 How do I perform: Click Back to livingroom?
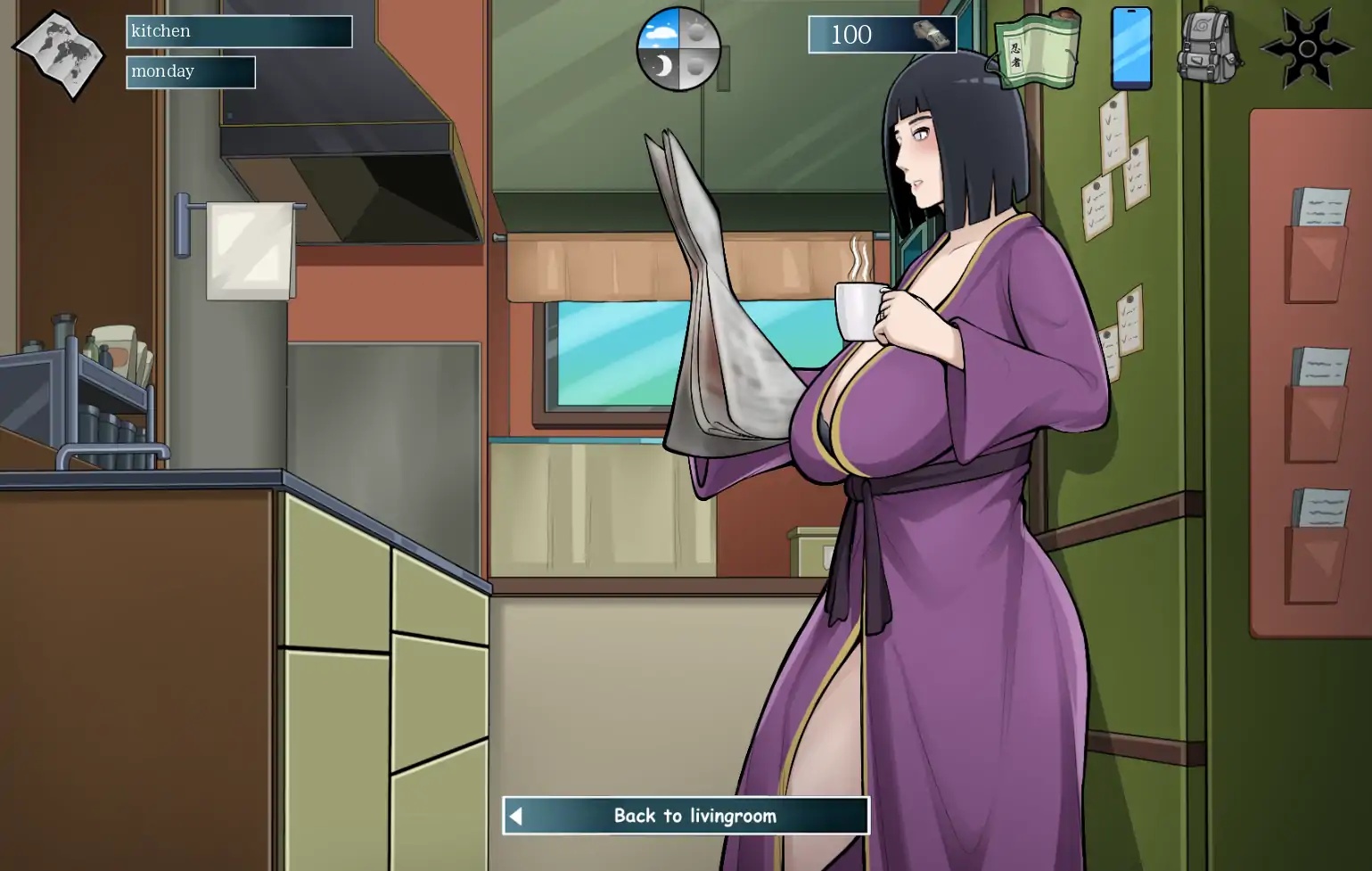(694, 815)
